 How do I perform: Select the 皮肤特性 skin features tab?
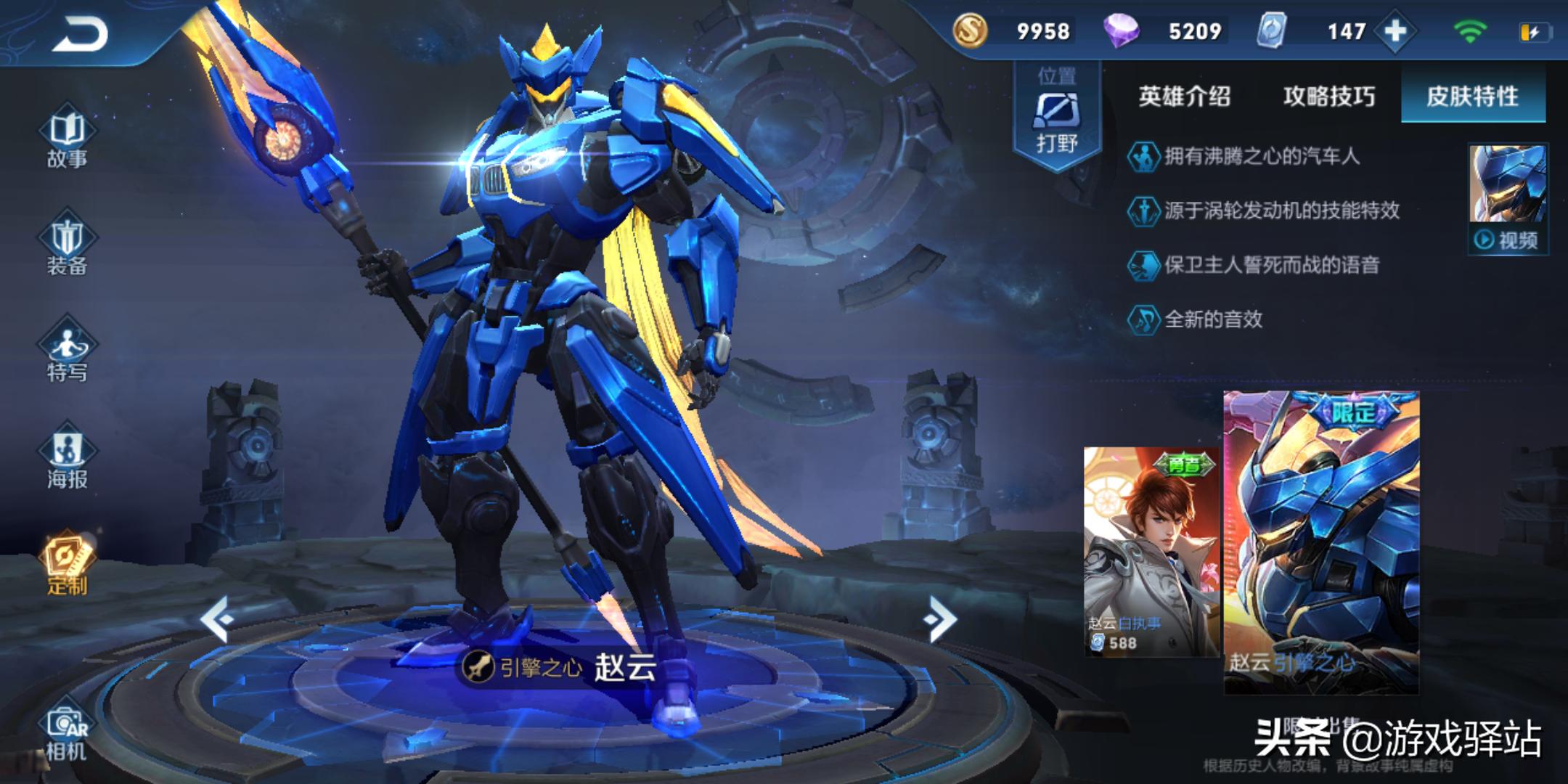[1472, 97]
